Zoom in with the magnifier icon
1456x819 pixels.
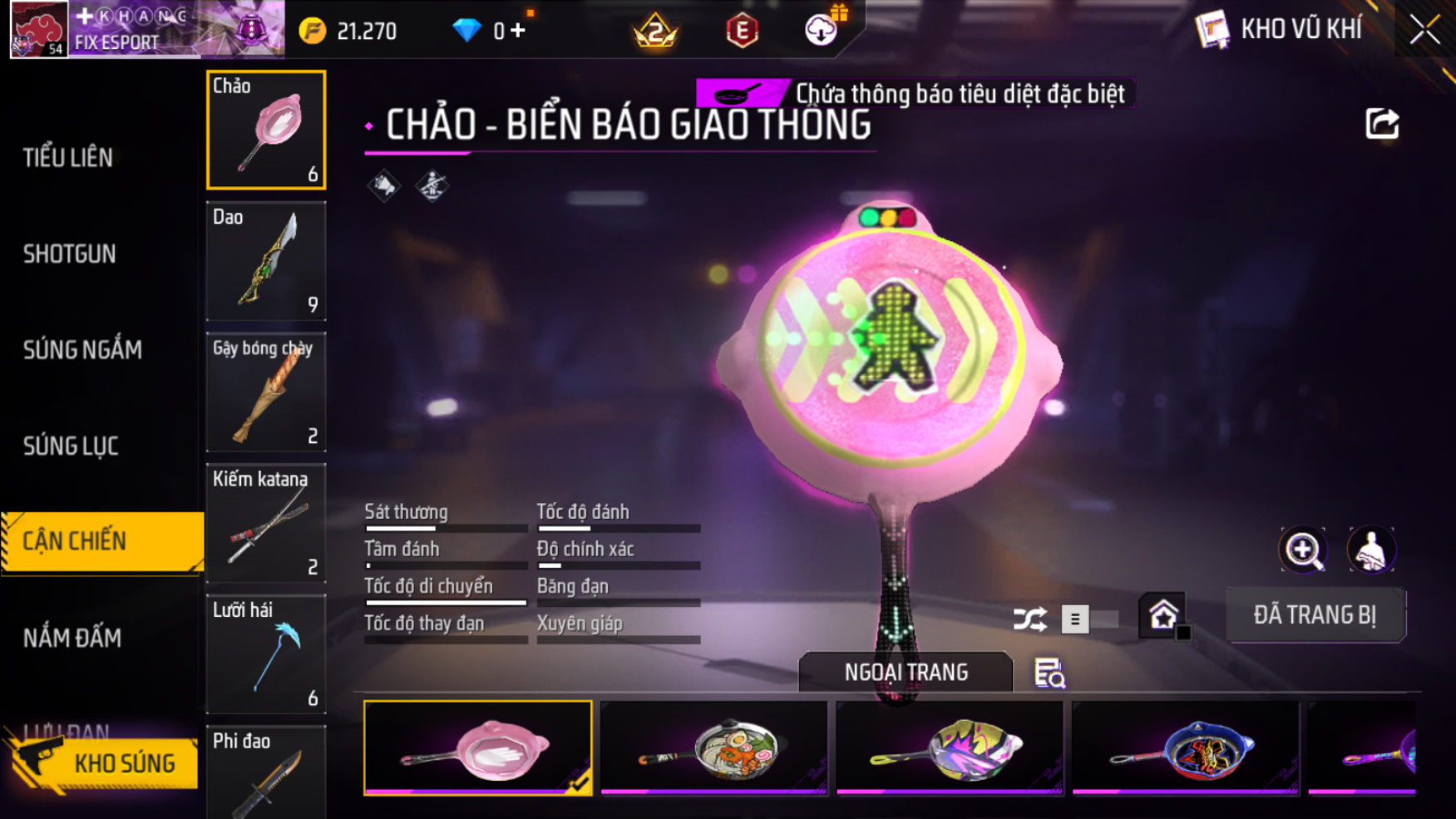pos(1303,550)
